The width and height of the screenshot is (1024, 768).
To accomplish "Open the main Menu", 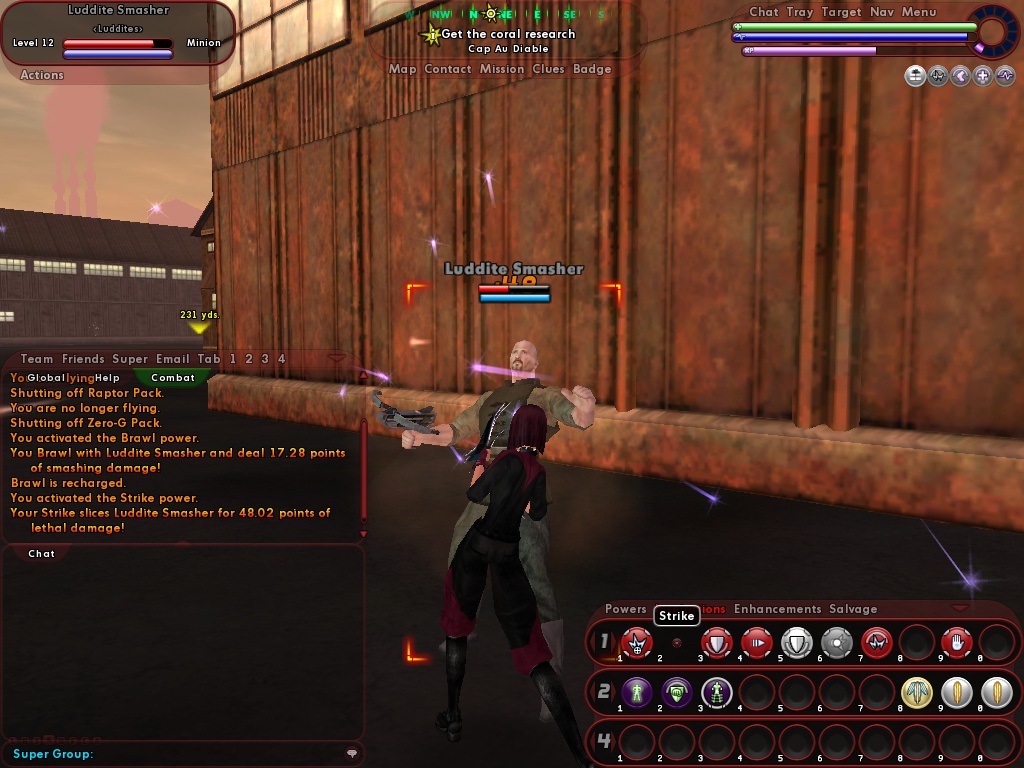I will pyautogui.click(x=919, y=12).
